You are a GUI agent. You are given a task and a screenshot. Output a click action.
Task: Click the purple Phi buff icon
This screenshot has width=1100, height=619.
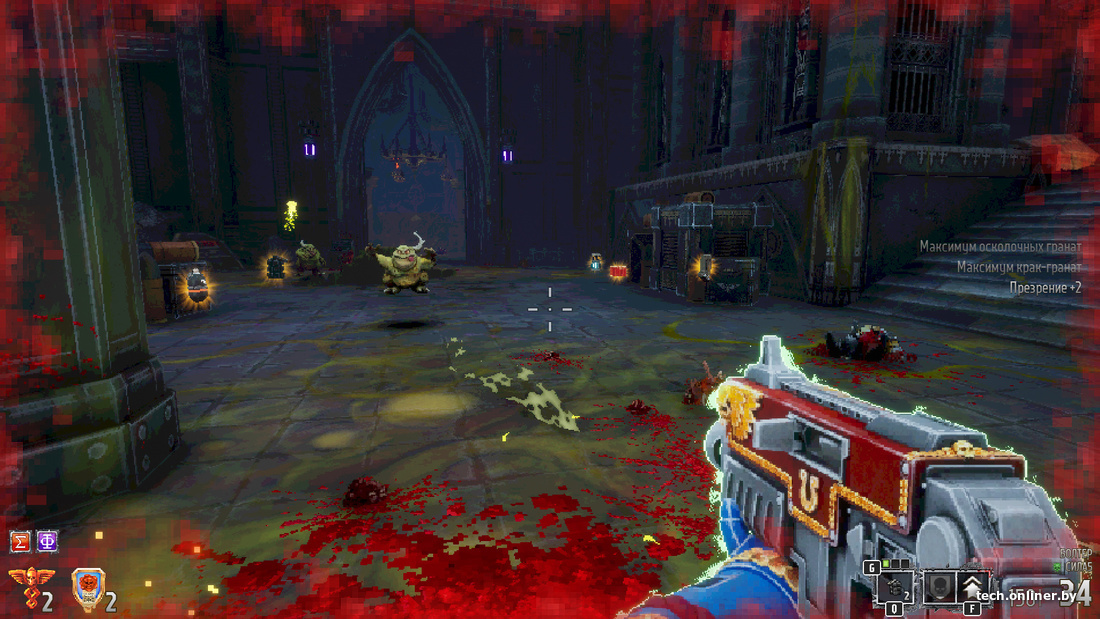pos(47,542)
